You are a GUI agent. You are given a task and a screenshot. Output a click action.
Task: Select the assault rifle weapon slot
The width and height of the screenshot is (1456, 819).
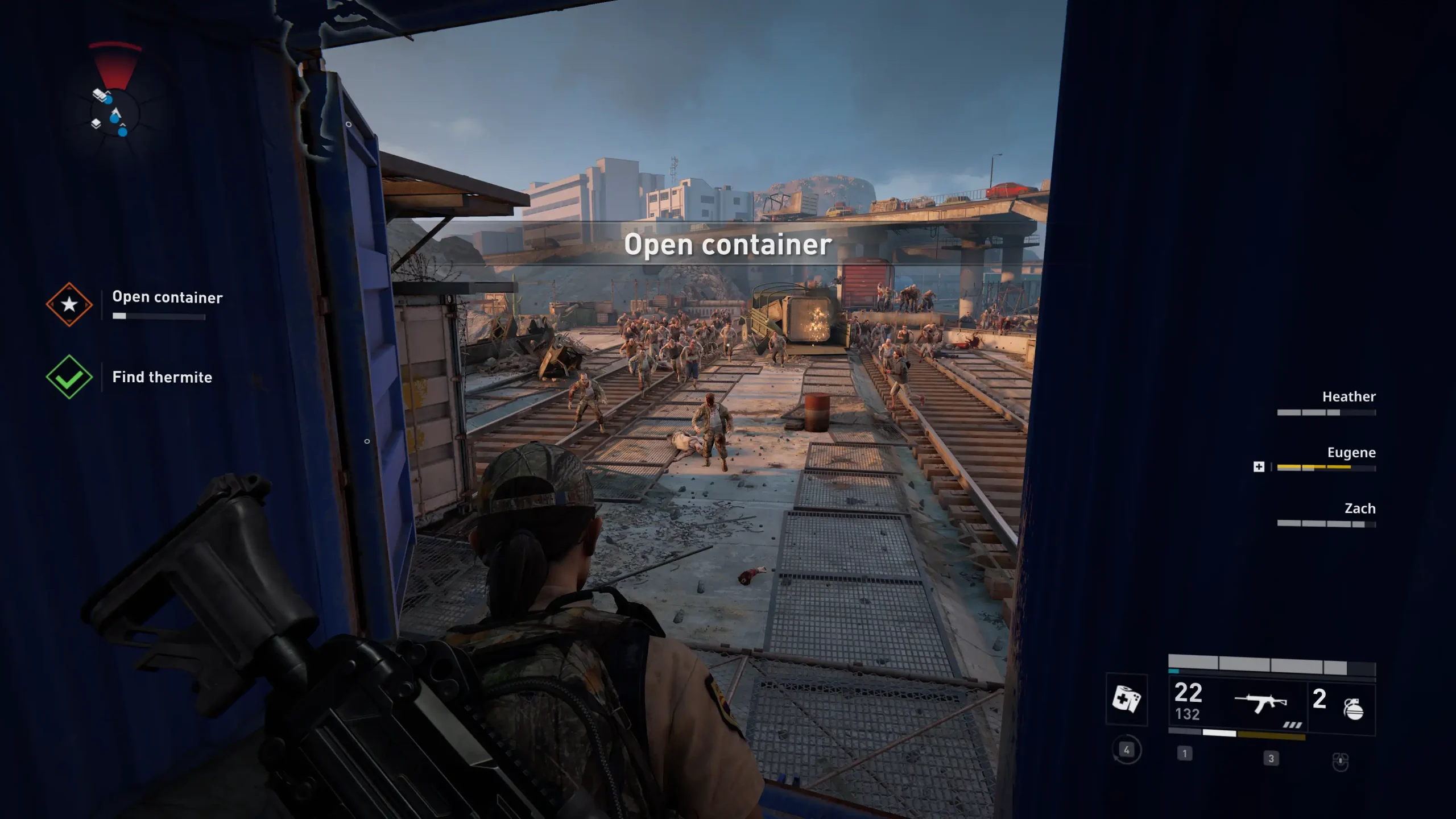[x=1260, y=704]
